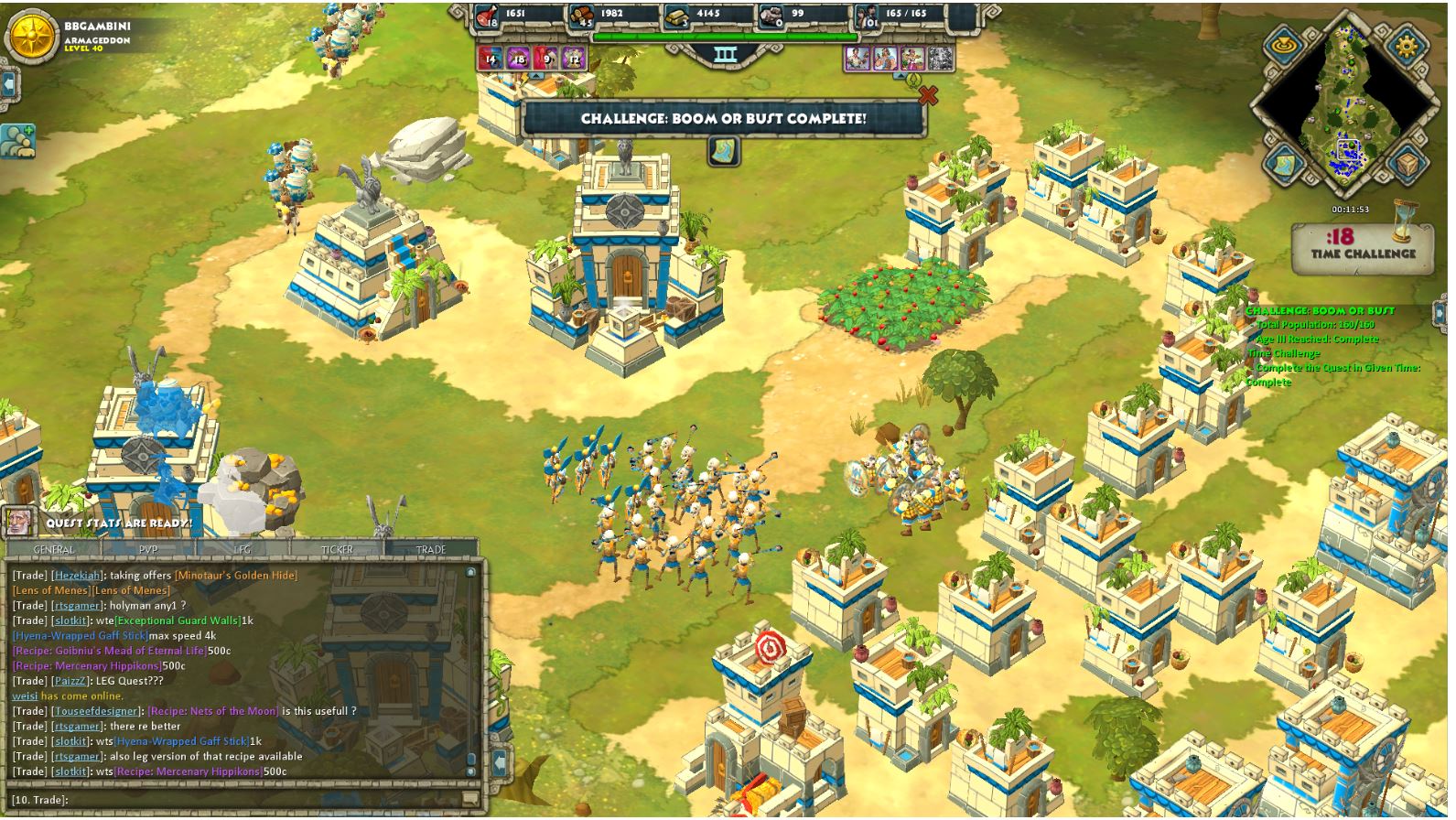1456x820 pixels.
Task: Open the LFG chat tab
Action: (243, 549)
